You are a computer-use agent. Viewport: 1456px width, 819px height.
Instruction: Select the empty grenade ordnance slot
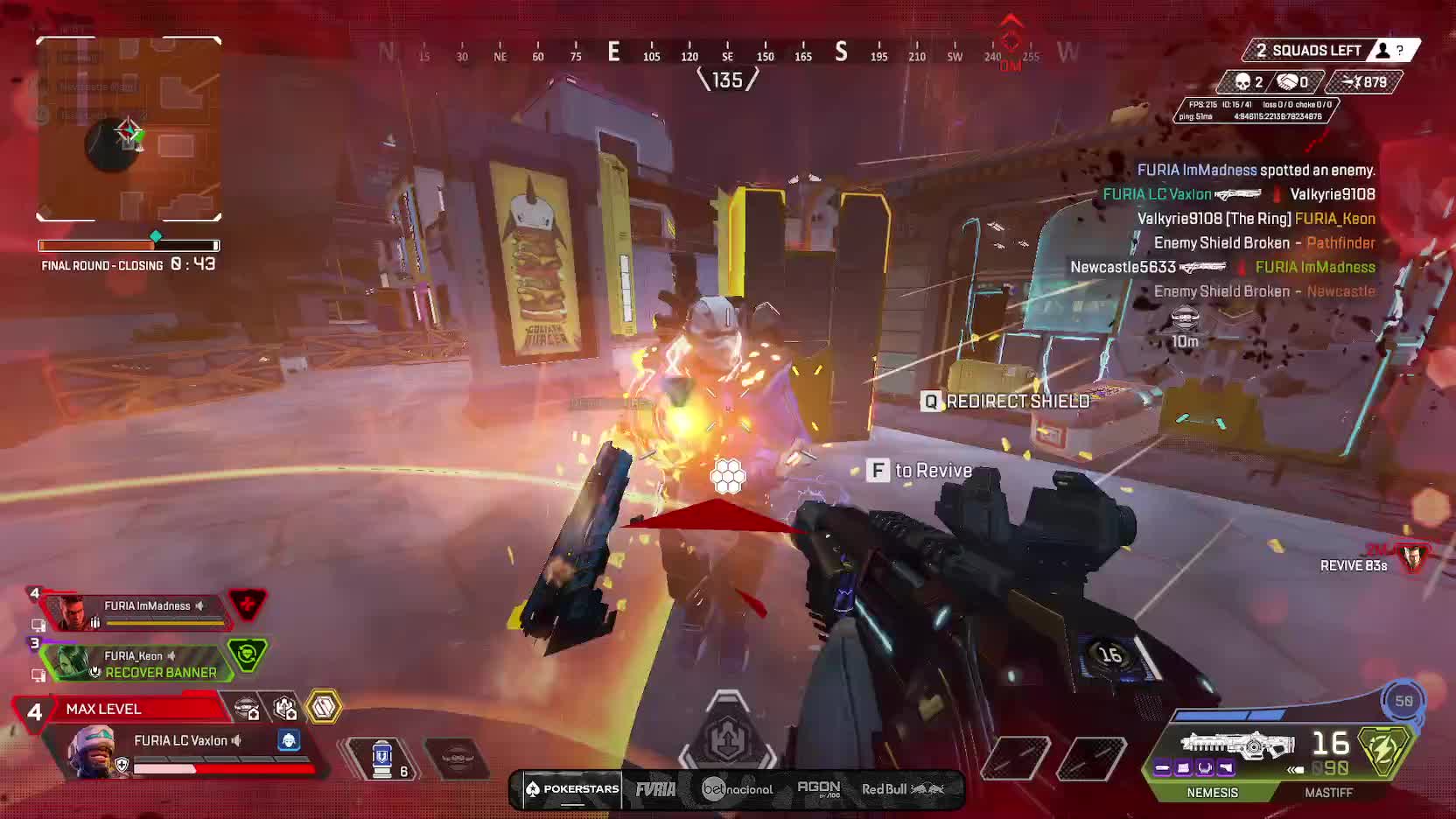456,756
